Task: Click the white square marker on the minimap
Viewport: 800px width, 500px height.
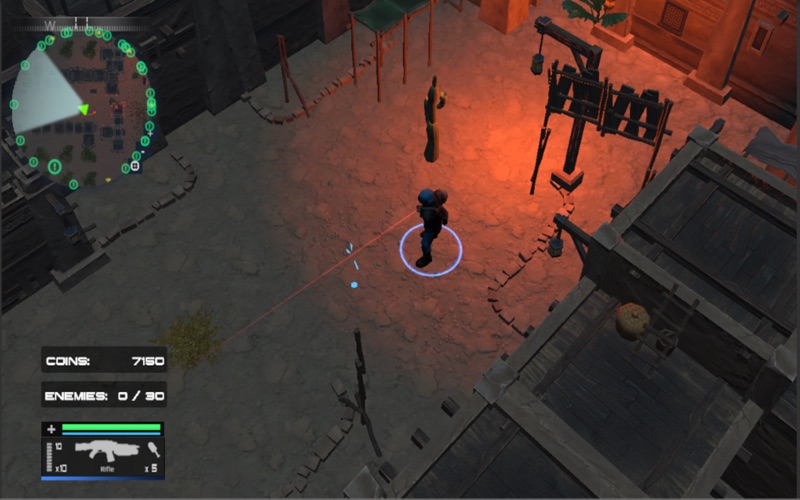Action: [135, 166]
